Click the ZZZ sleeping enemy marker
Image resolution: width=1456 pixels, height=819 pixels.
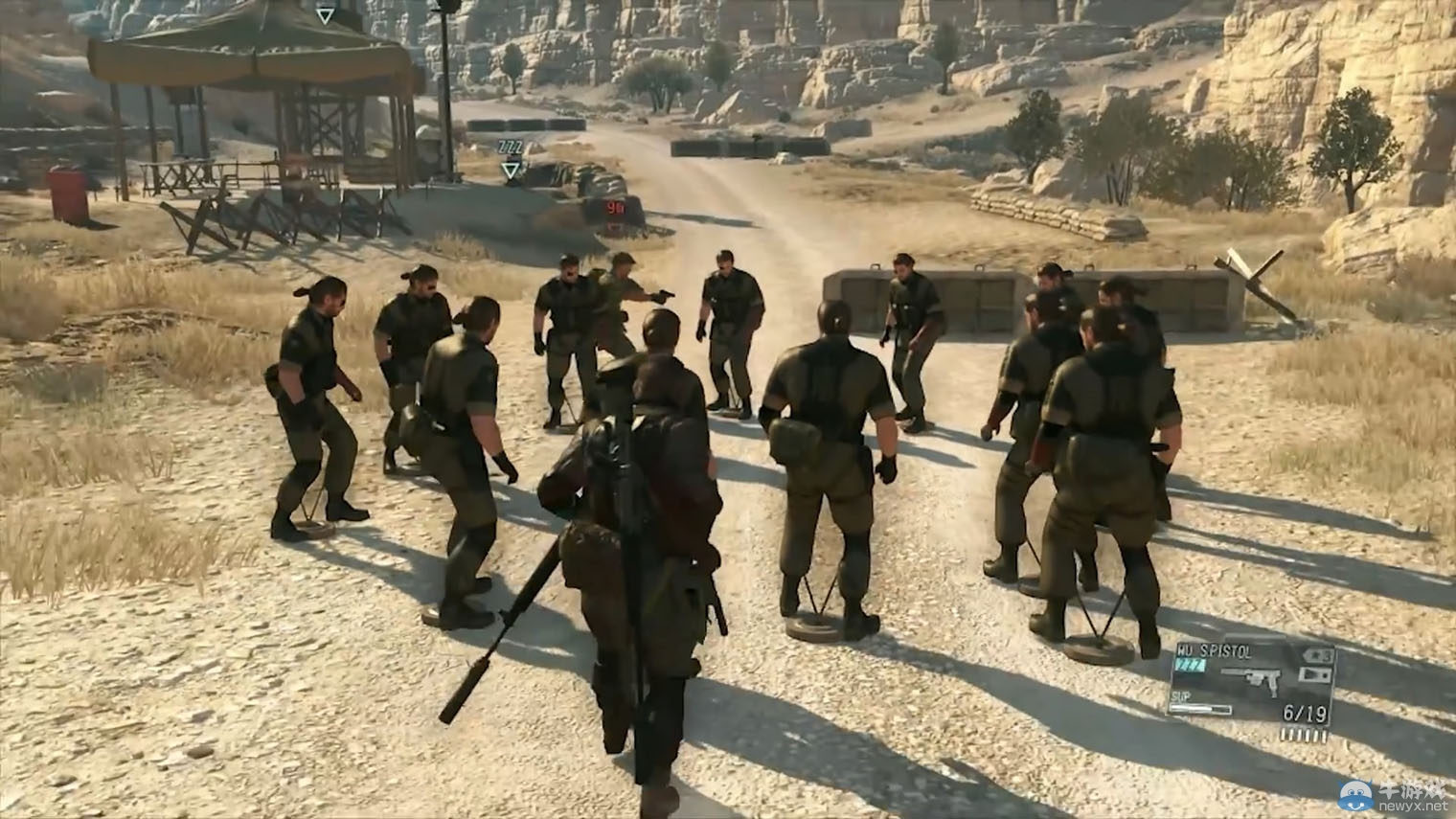pyautogui.click(x=509, y=148)
